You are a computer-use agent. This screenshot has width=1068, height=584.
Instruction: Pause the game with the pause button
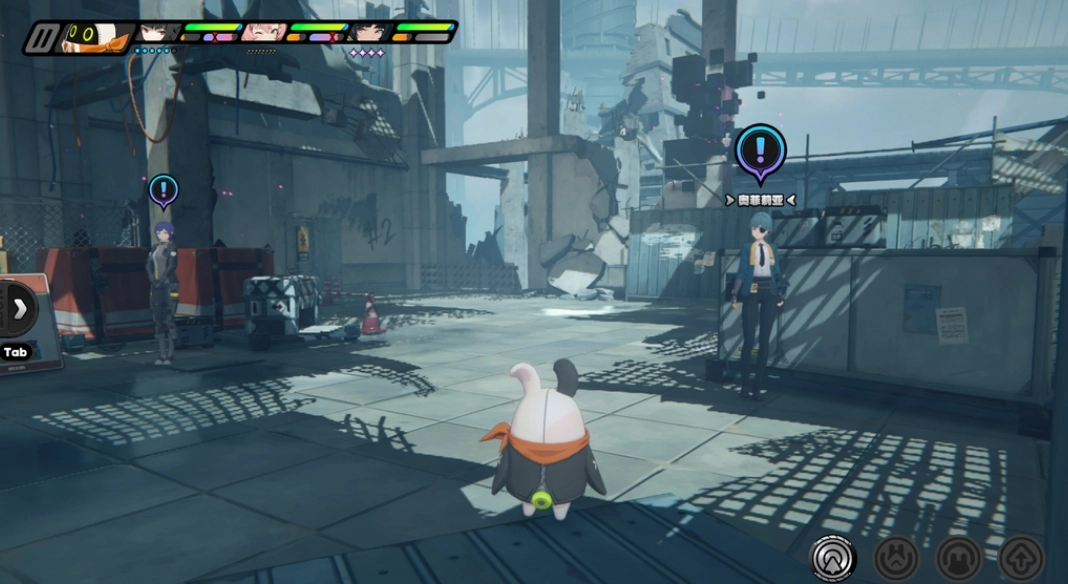click(43, 38)
